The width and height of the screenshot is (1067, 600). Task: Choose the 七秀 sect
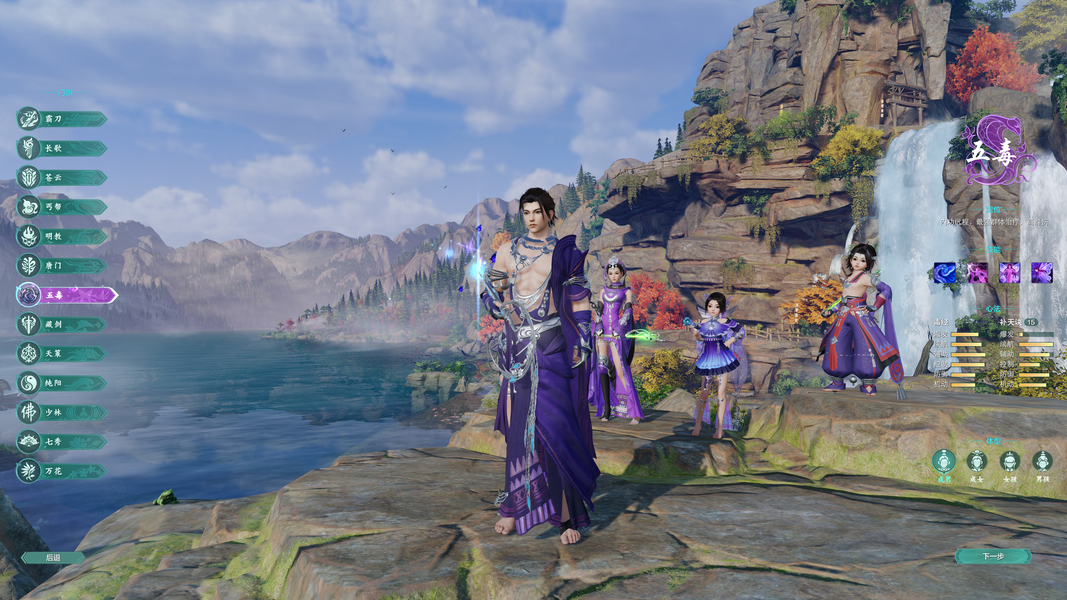[x=62, y=441]
